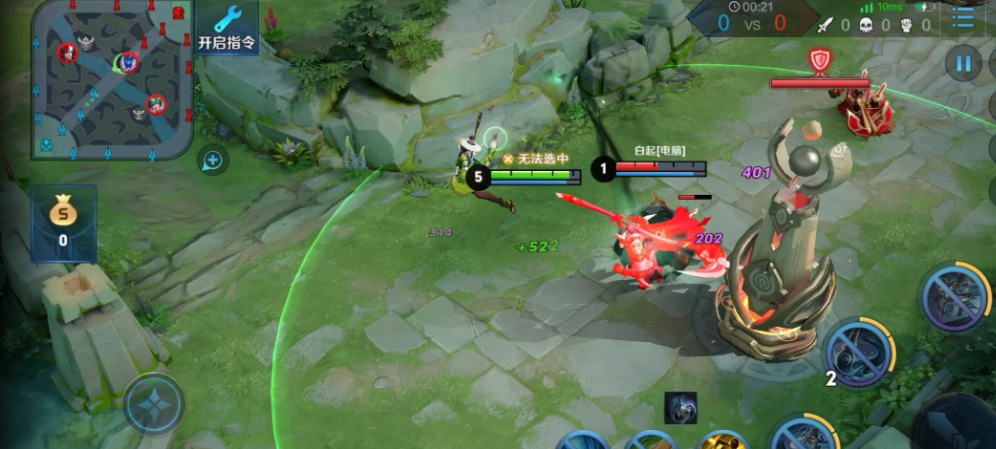Tap the round plus icon beside the minimap

tap(212, 159)
